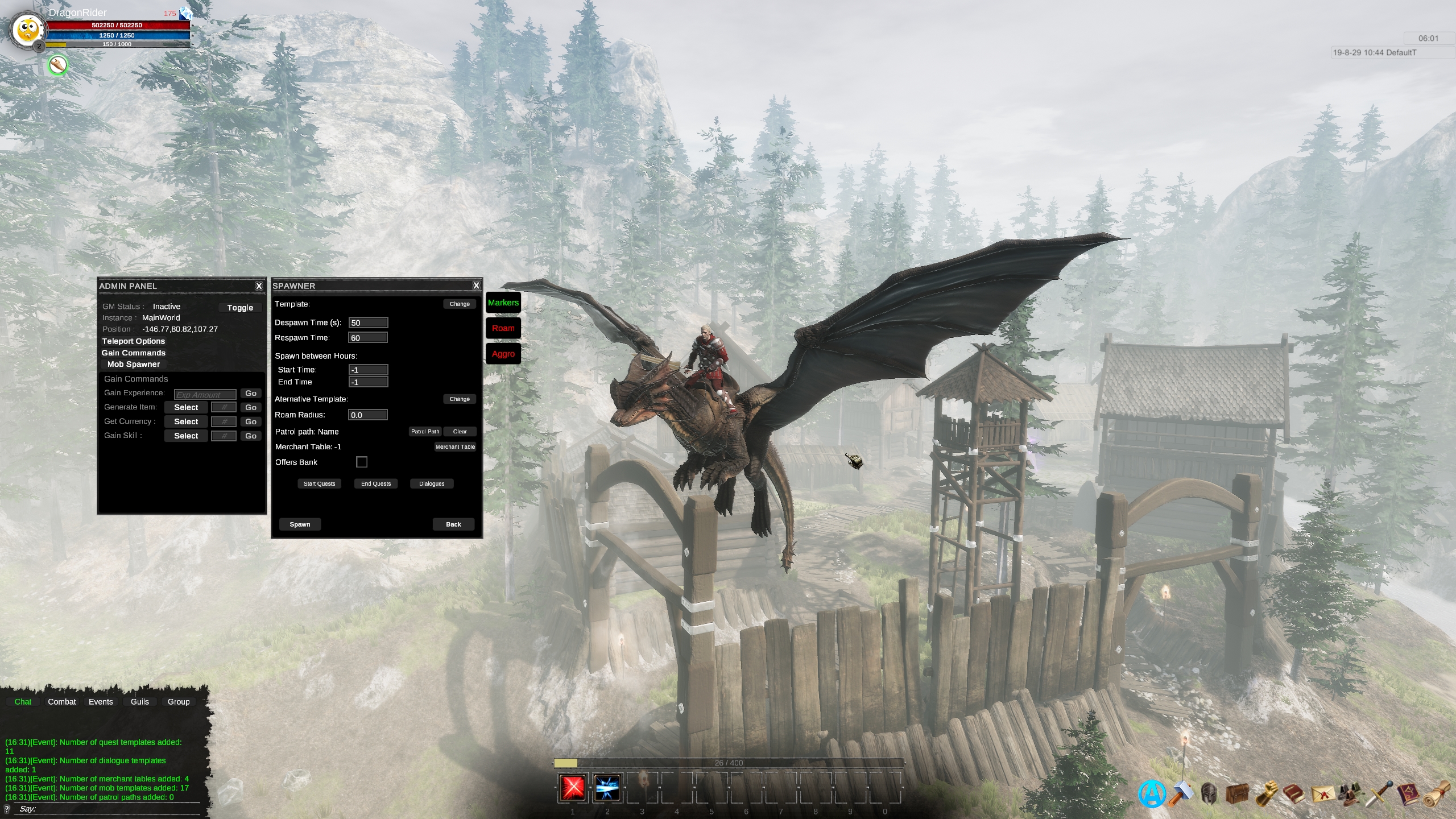Open Start Quests for the spawner
This screenshot has height=819, width=1456.
pyautogui.click(x=319, y=484)
